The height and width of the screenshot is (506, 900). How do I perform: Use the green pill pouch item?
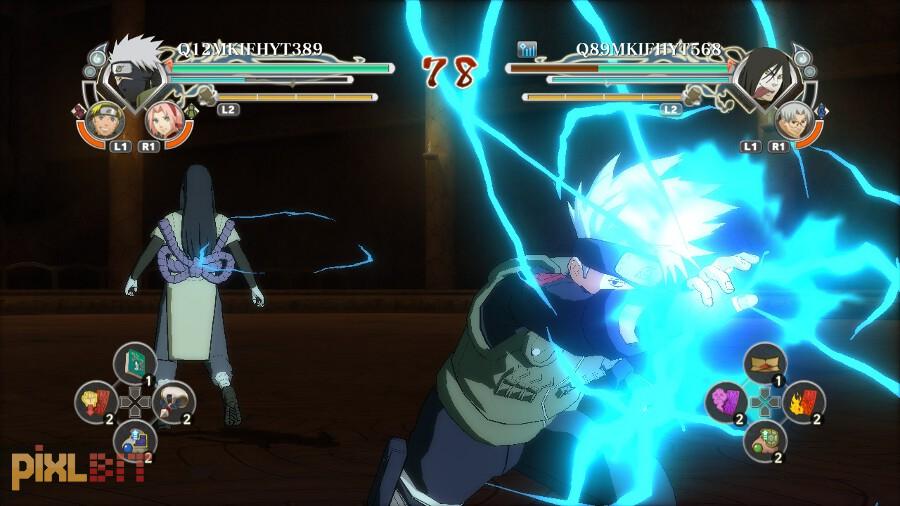tap(766, 439)
